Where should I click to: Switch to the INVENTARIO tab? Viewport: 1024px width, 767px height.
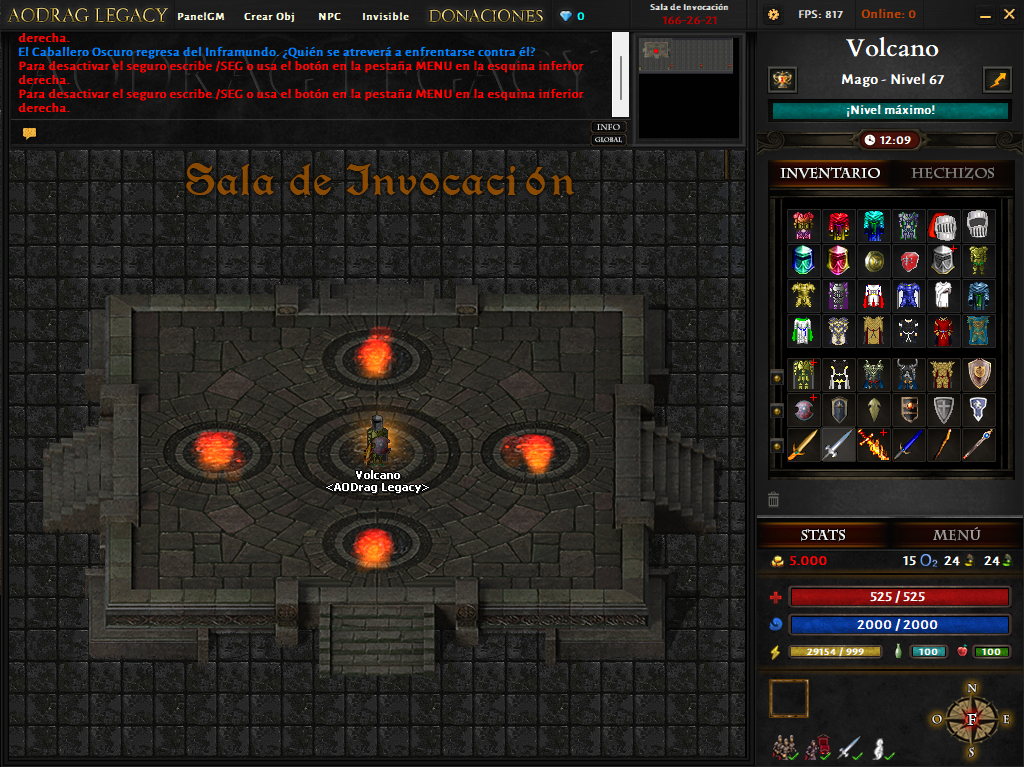click(x=830, y=173)
